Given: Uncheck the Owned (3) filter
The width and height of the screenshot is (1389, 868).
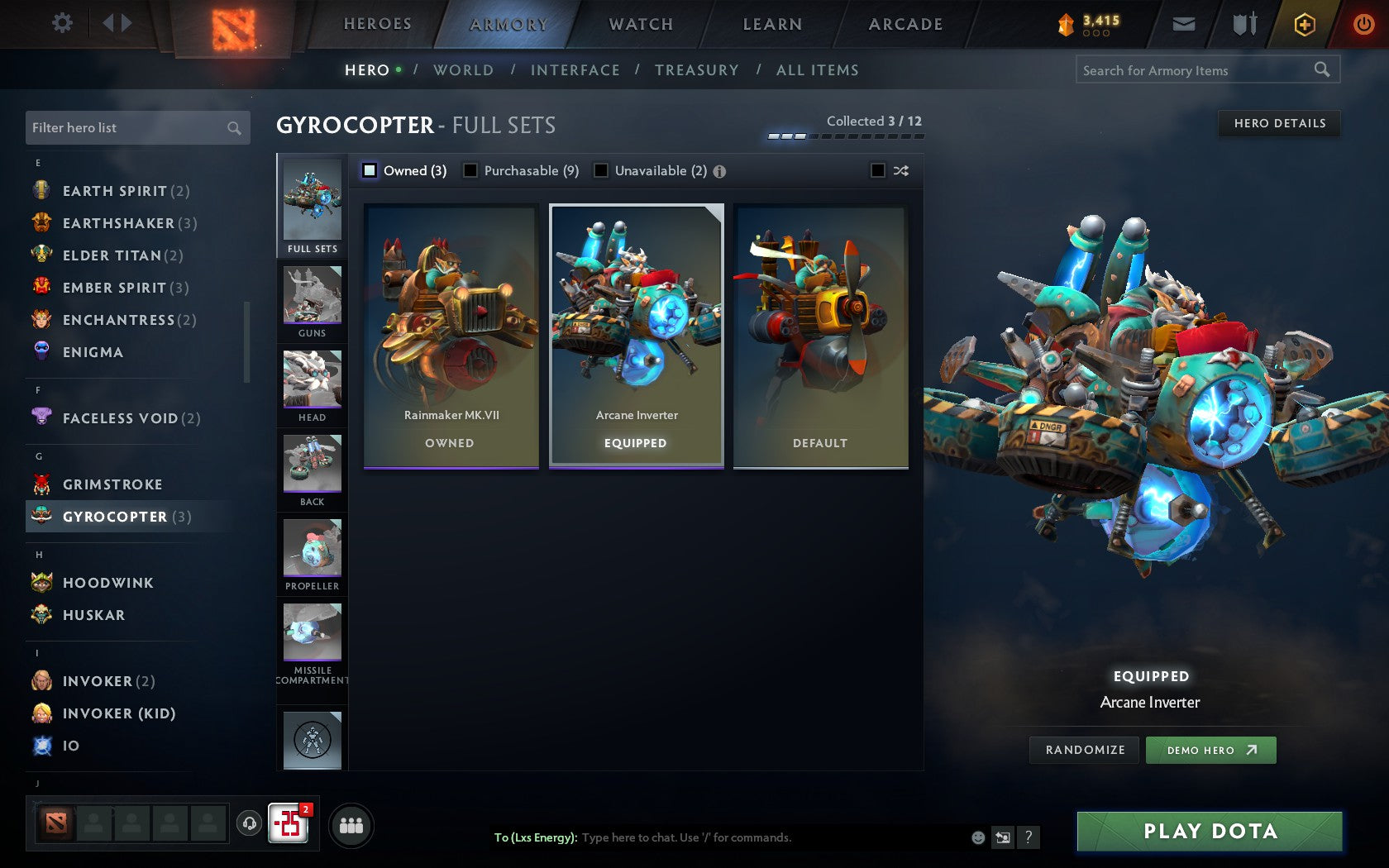Looking at the screenshot, I should (x=369, y=170).
